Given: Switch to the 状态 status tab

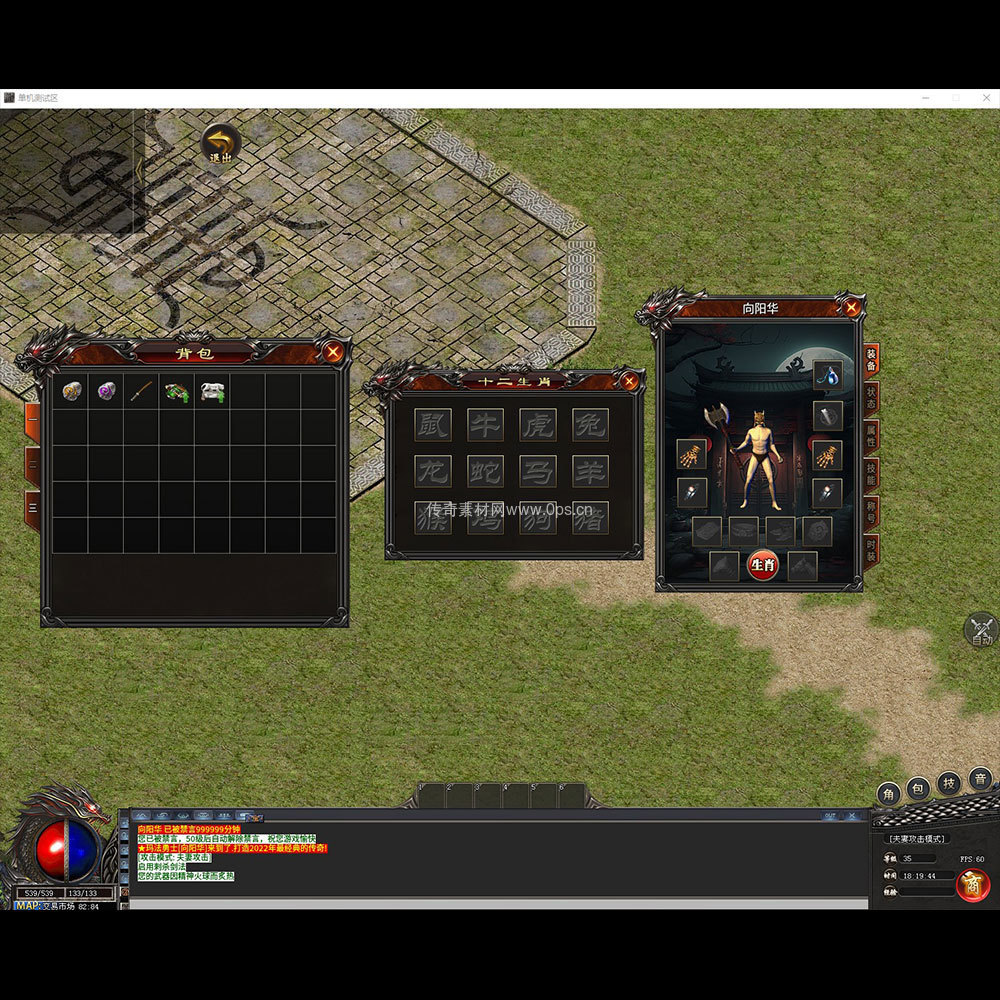Looking at the screenshot, I should tap(871, 399).
